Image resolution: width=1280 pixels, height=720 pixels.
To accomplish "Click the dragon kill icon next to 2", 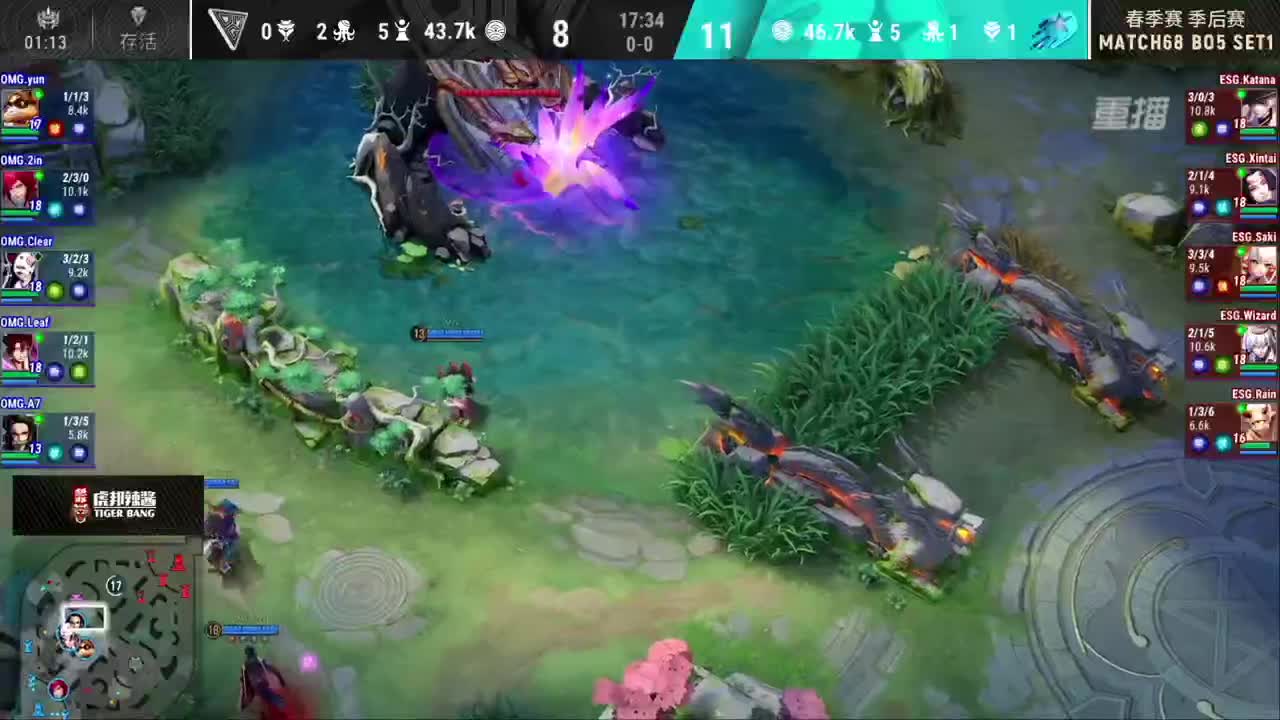I will point(343,31).
